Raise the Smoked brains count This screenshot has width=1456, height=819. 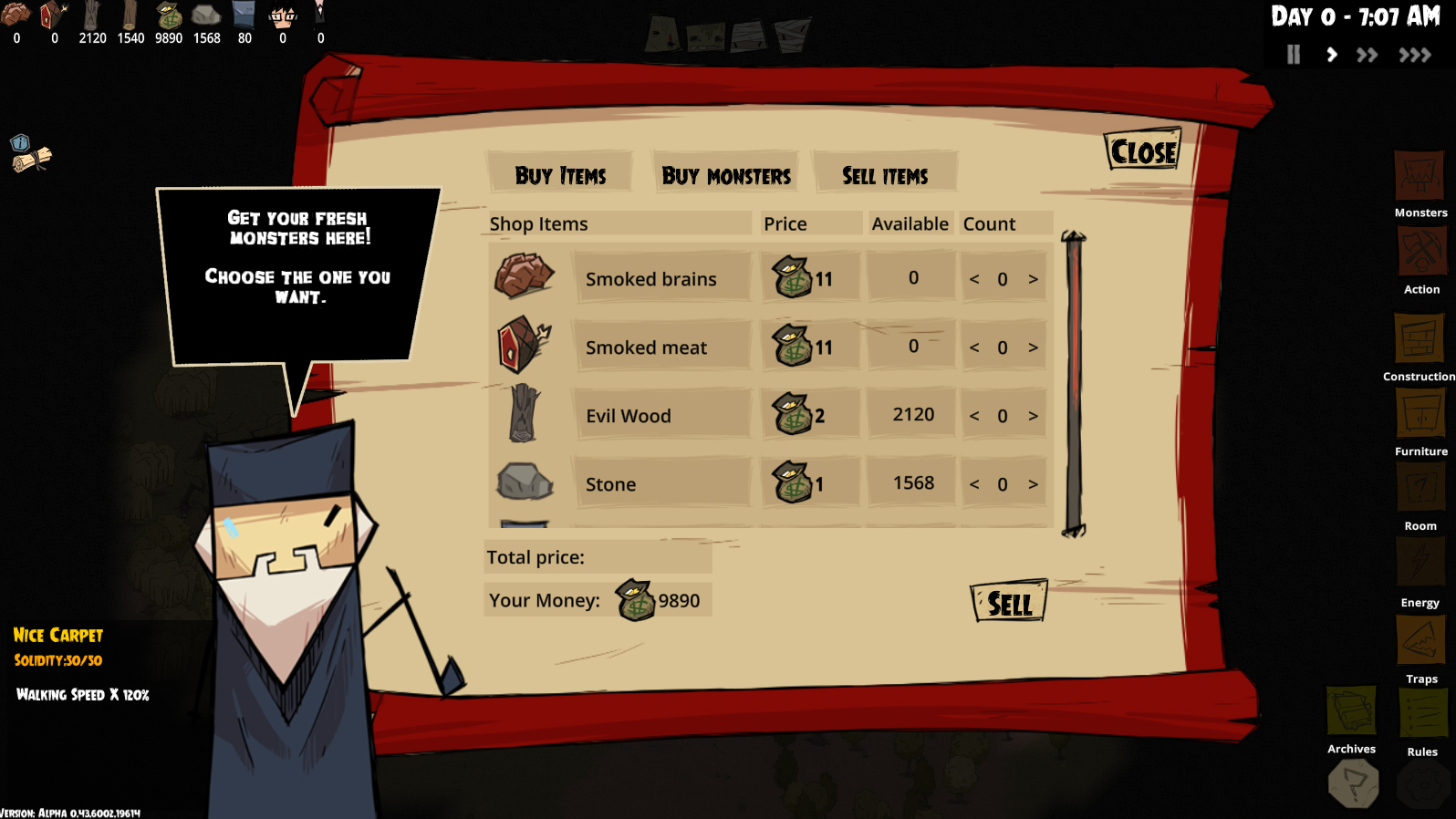[x=1033, y=279]
